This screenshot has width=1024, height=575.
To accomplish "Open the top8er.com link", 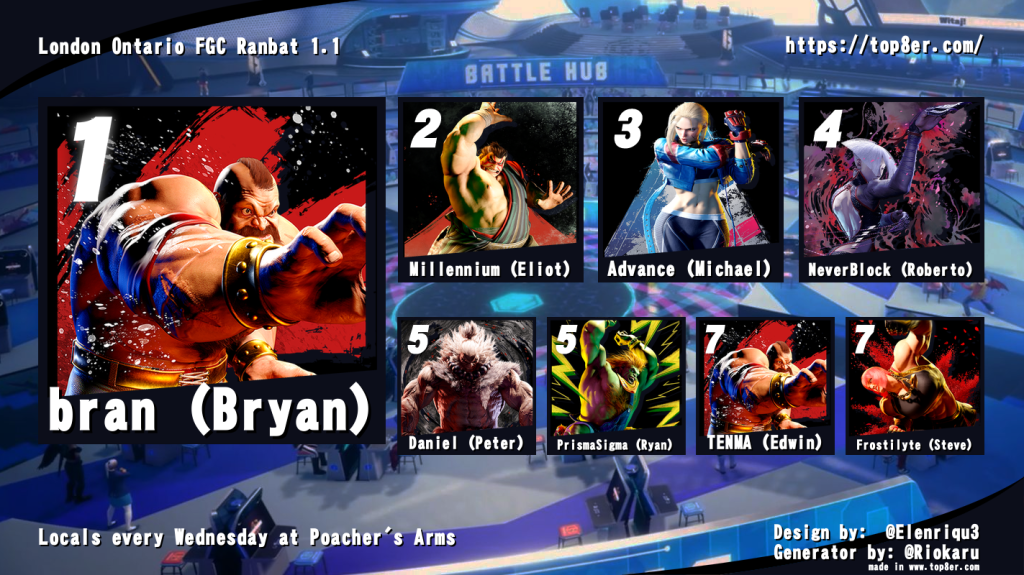I will (884, 46).
